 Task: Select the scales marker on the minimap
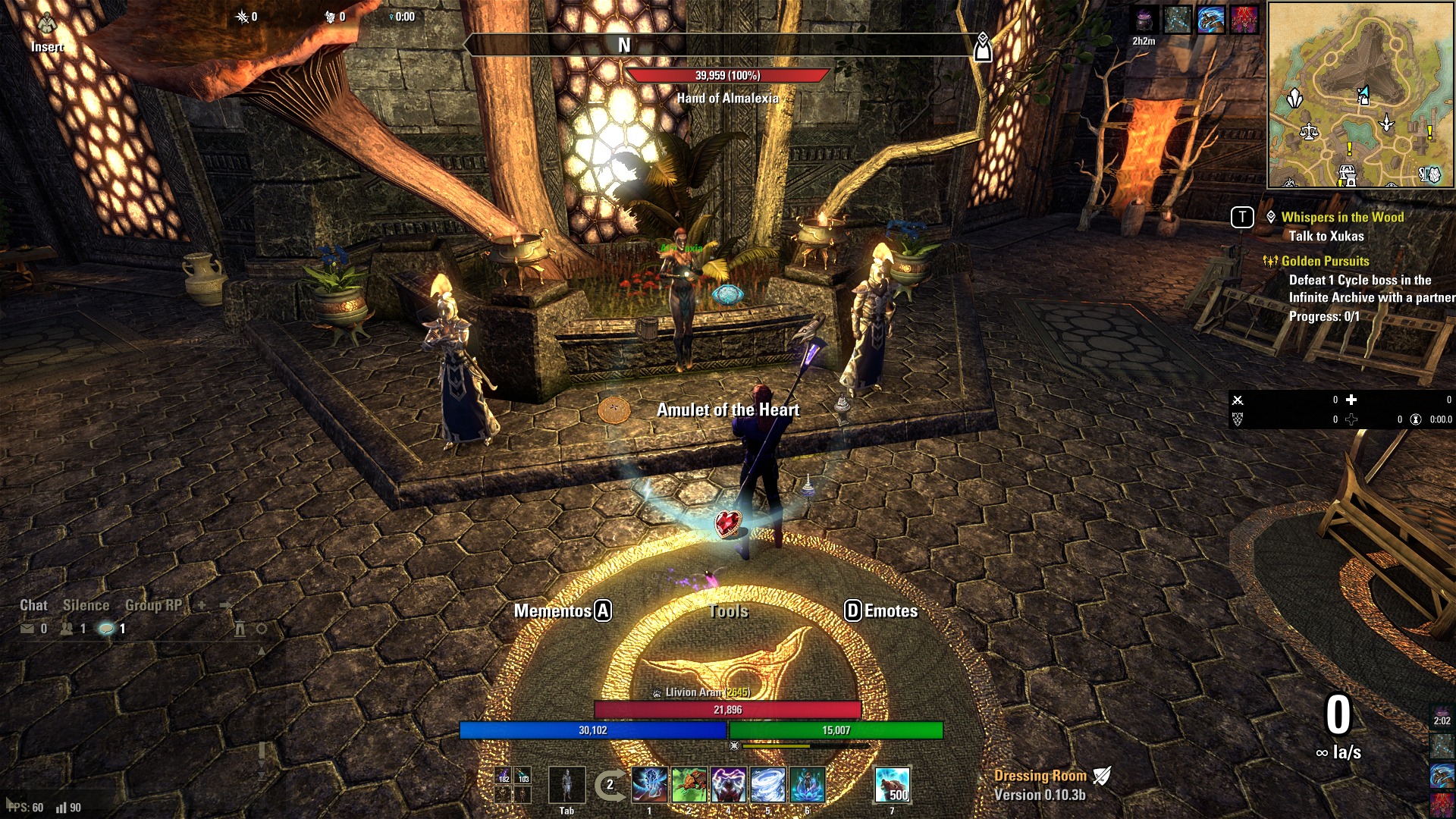click(x=1309, y=132)
